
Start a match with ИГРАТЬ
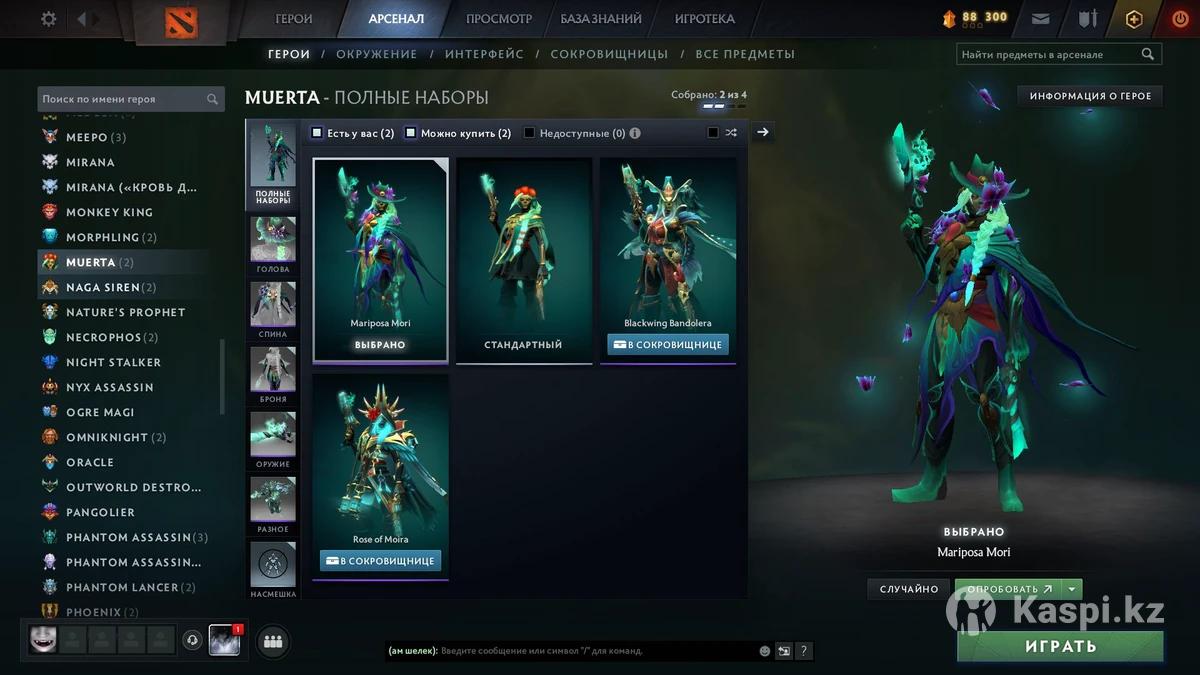(x=1060, y=646)
